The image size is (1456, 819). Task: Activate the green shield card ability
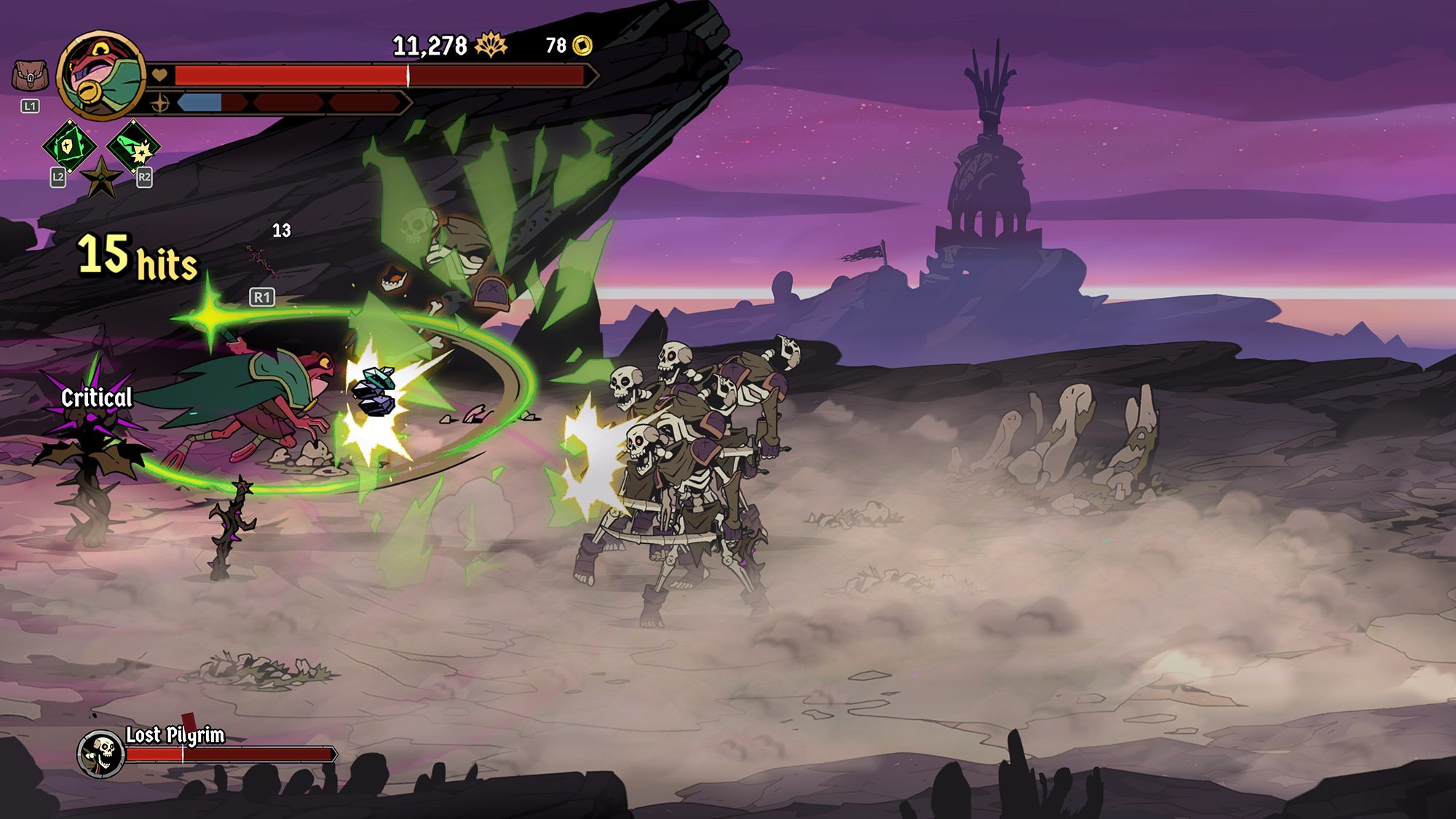click(x=68, y=146)
